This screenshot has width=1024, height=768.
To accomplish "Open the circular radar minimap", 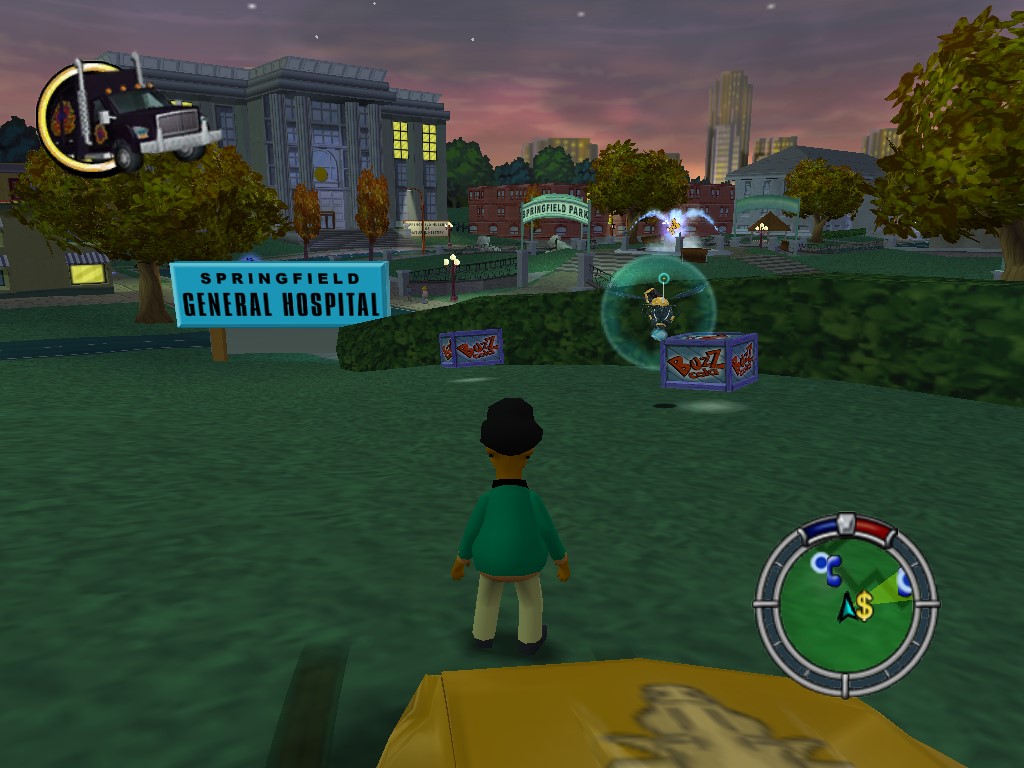I will (845, 603).
